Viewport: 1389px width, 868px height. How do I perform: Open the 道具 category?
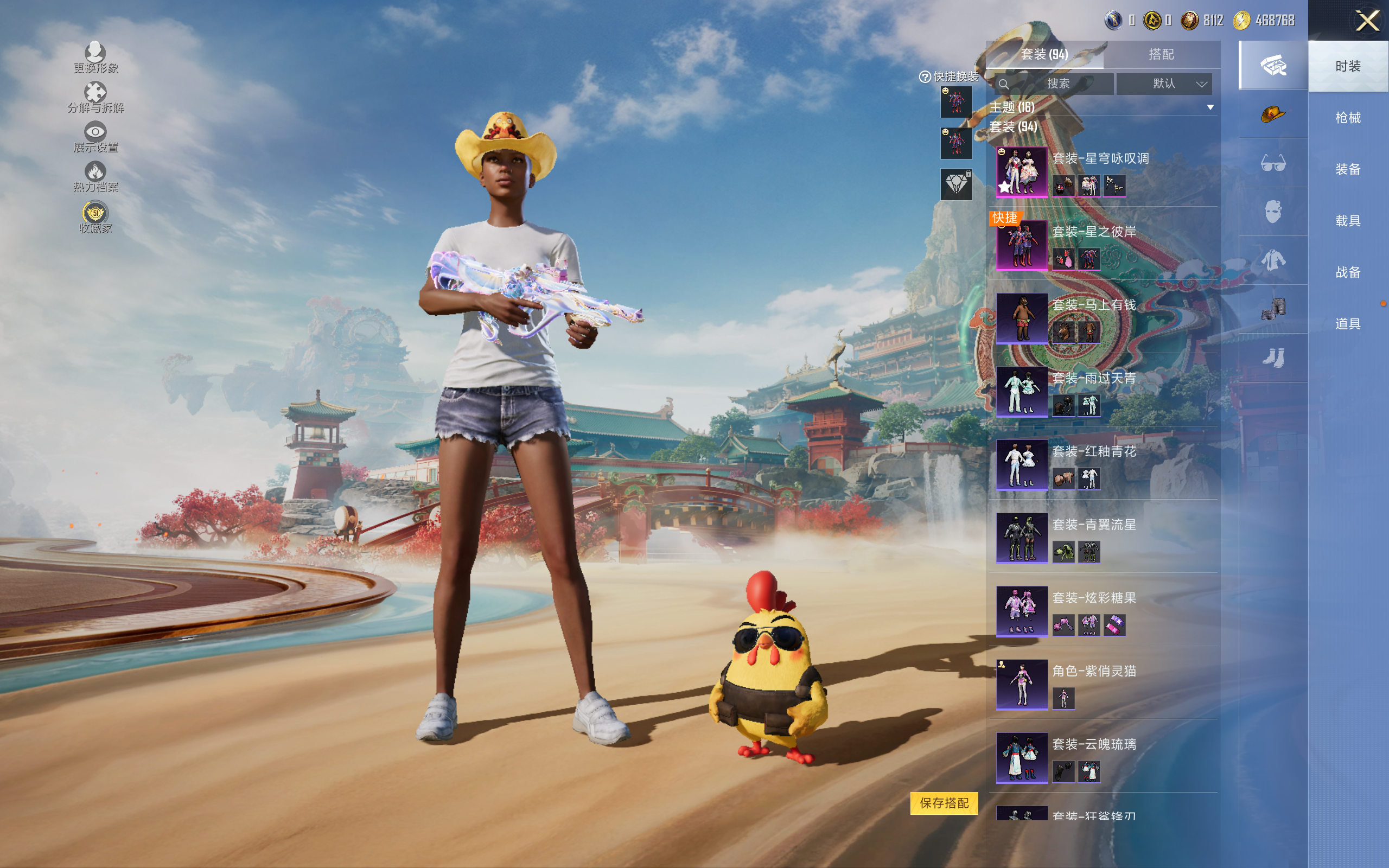(1348, 324)
